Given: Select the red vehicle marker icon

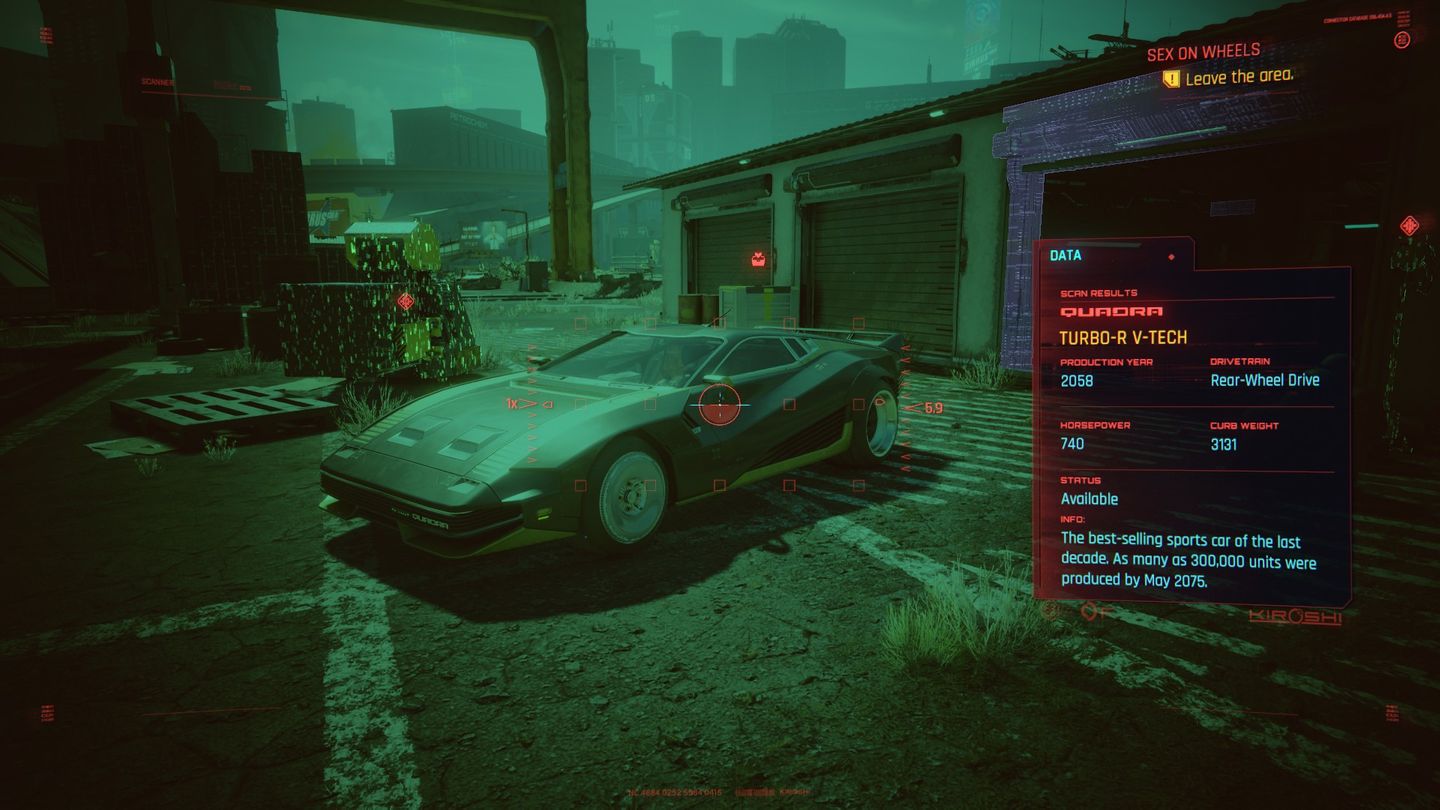Looking at the screenshot, I should click(x=758, y=260).
